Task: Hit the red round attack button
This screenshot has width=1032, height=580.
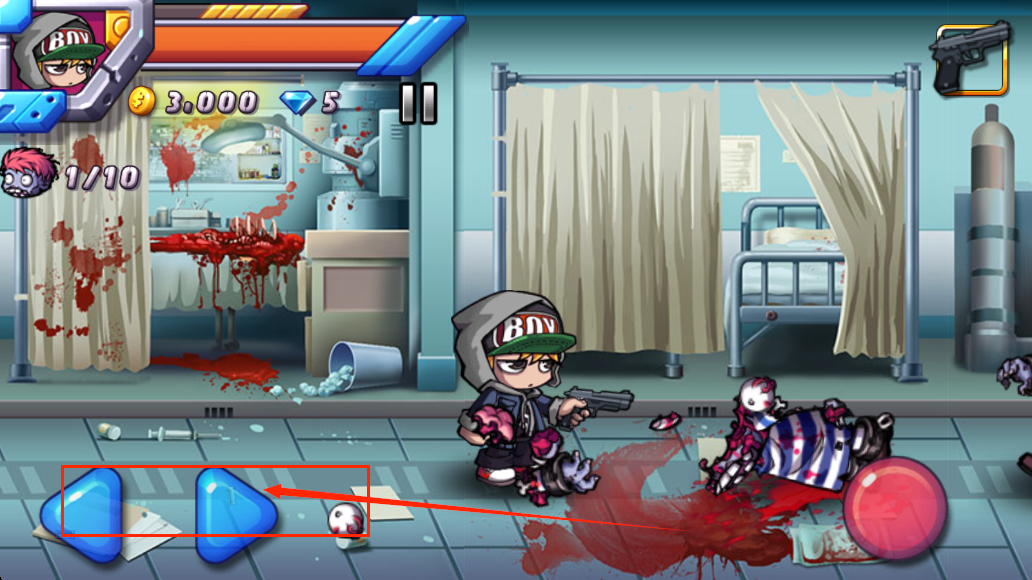Action: [x=894, y=508]
